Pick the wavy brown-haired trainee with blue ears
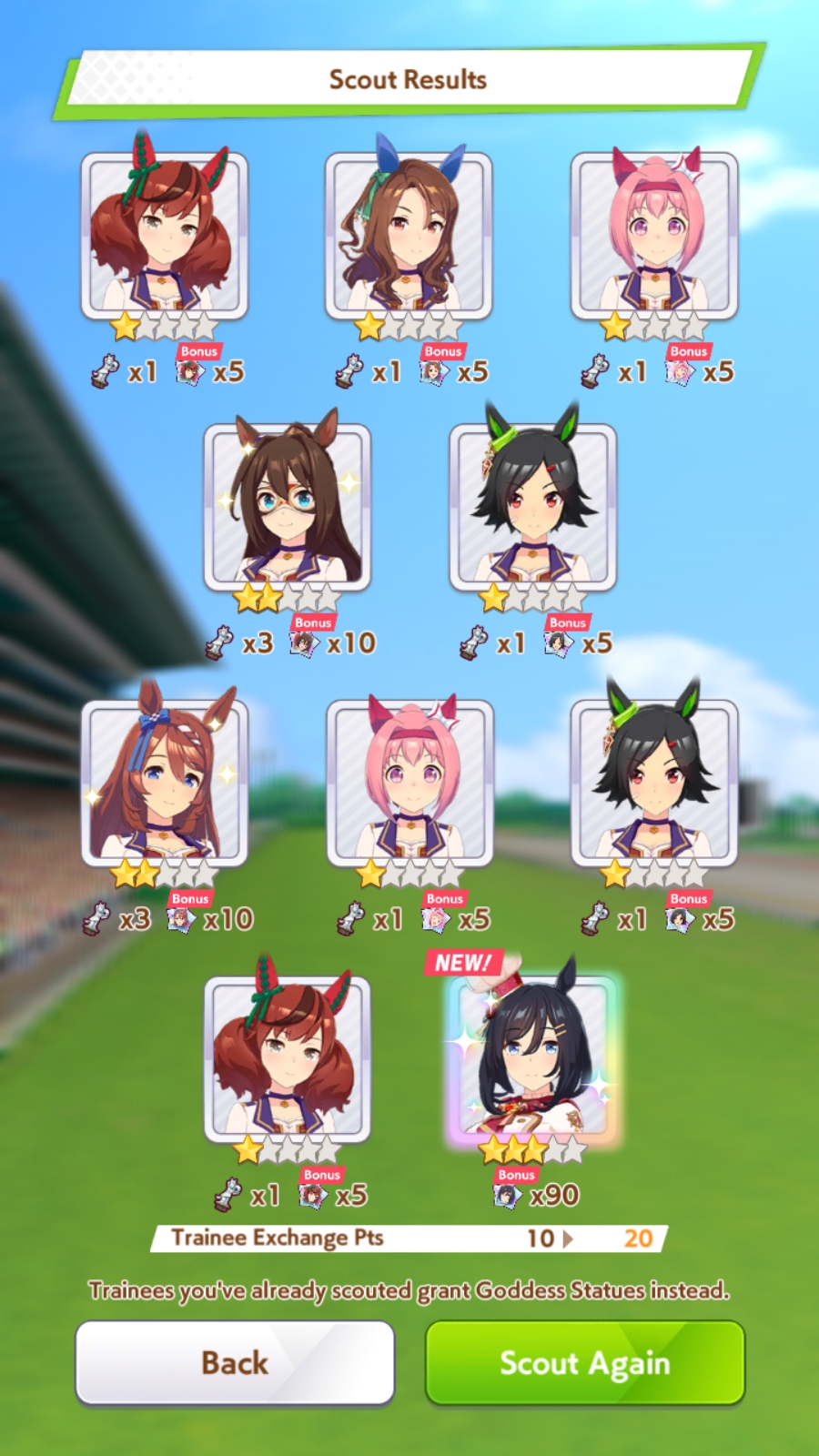 click(x=409, y=235)
